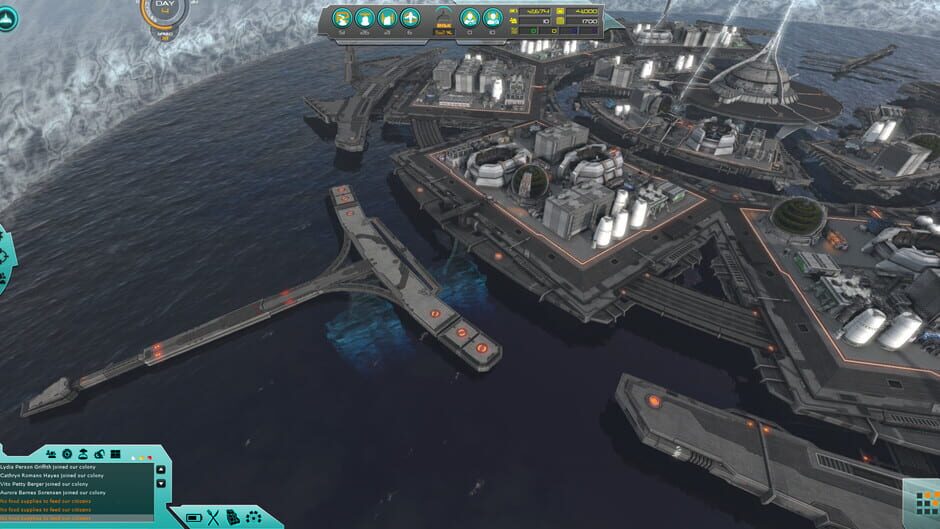Viewport: 940px width, 529px height.
Task: Open the airplane icon in the top bar
Action: tap(410, 18)
